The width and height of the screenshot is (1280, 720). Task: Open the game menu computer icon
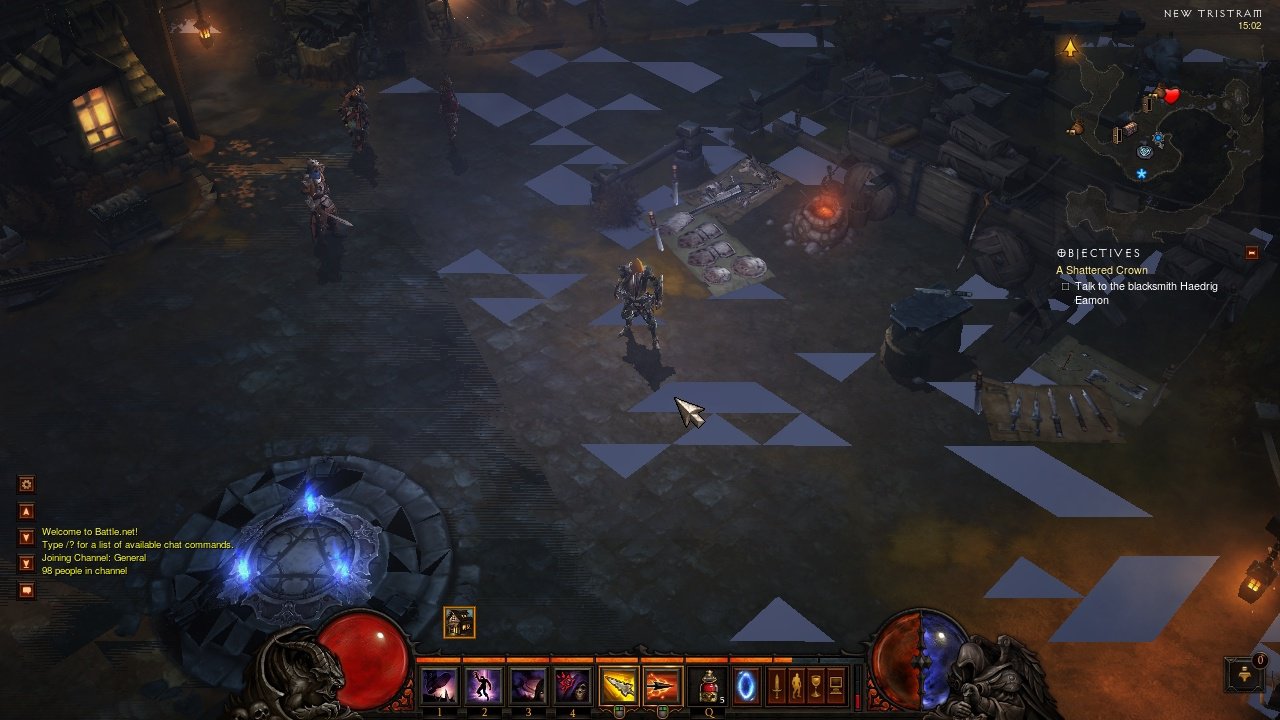pos(836,686)
